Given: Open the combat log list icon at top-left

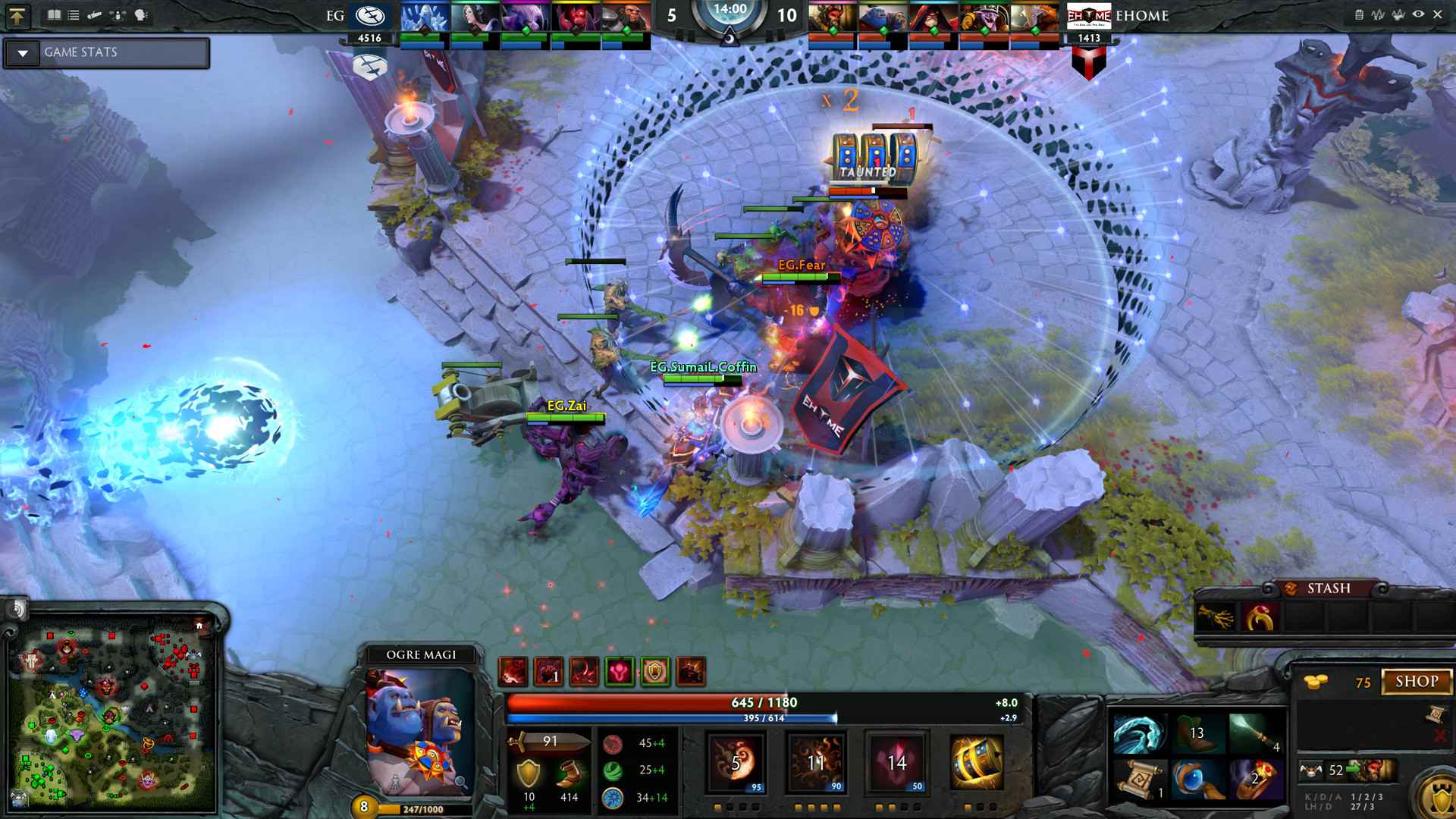Looking at the screenshot, I should (x=74, y=15).
